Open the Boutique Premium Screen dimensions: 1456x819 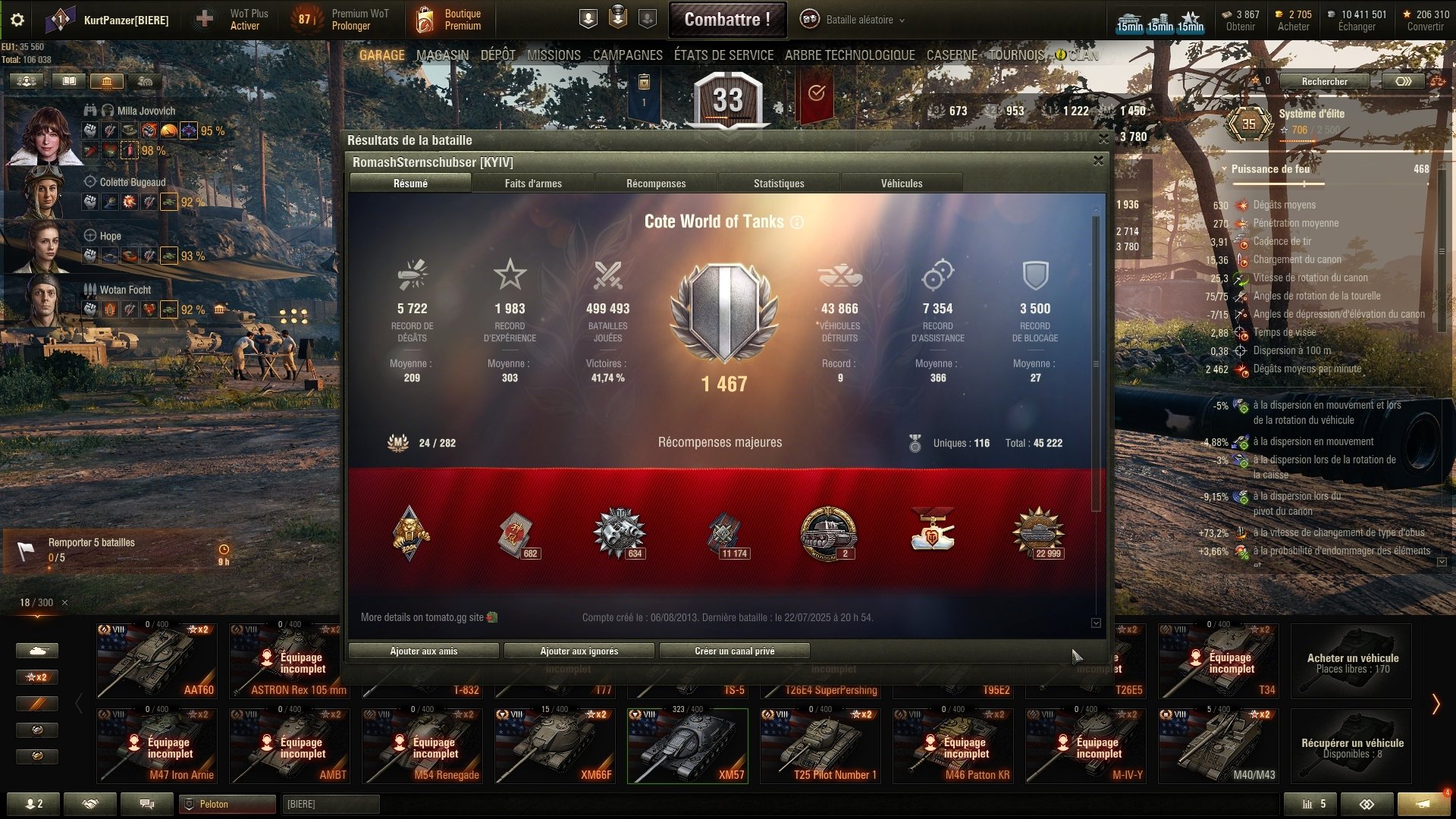tap(450, 20)
